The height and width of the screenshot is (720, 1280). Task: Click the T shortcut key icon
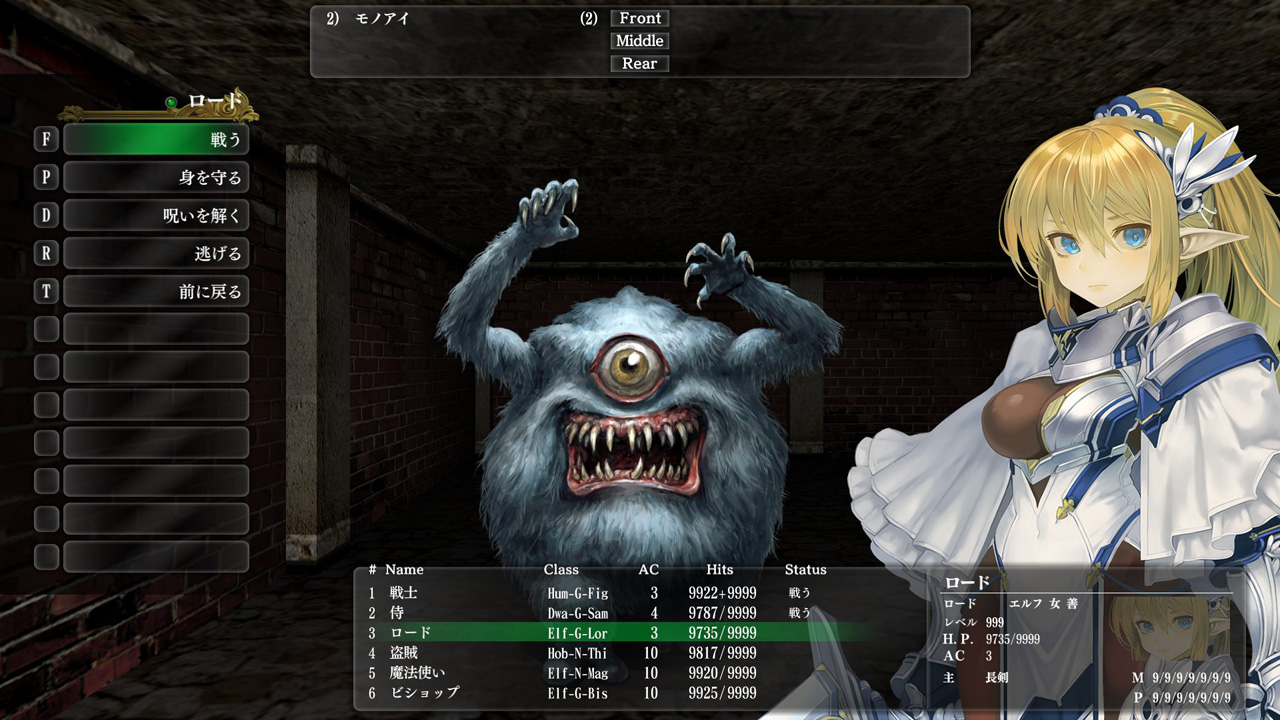[x=46, y=291]
